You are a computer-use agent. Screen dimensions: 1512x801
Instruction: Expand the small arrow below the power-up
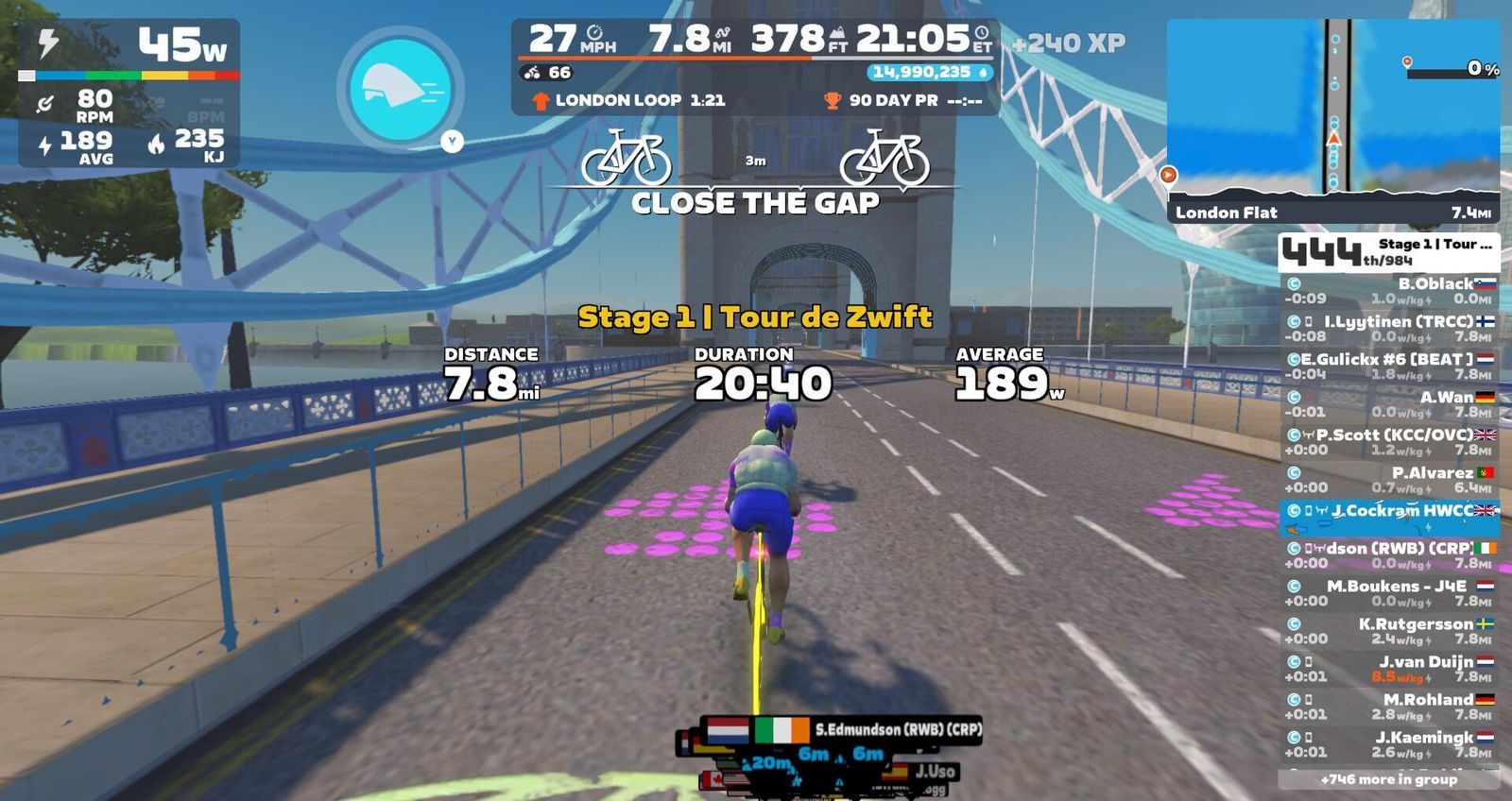click(453, 142)
